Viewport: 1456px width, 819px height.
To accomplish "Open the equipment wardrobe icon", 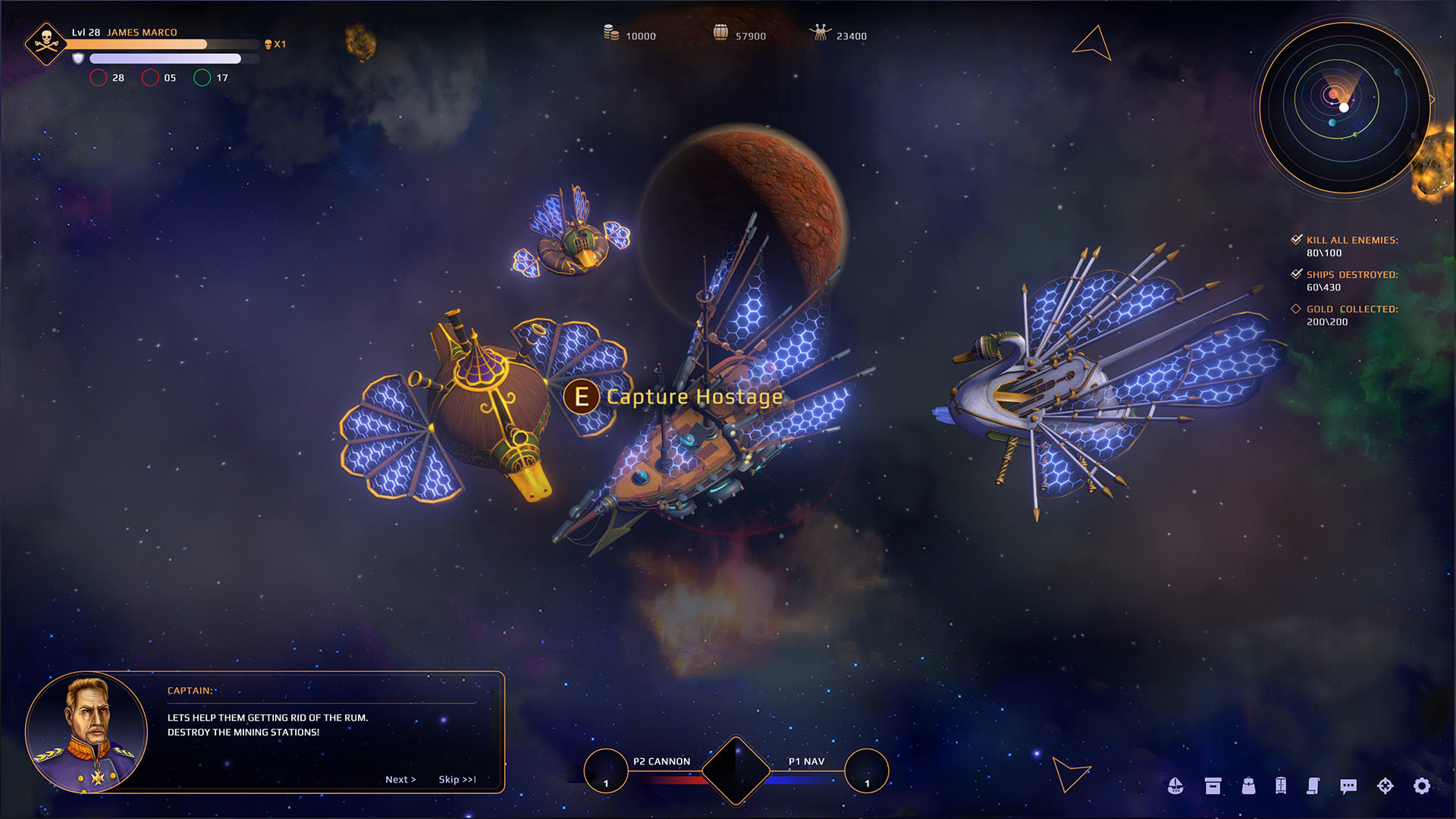I will pyautogui.click(x=1280, y=785).
